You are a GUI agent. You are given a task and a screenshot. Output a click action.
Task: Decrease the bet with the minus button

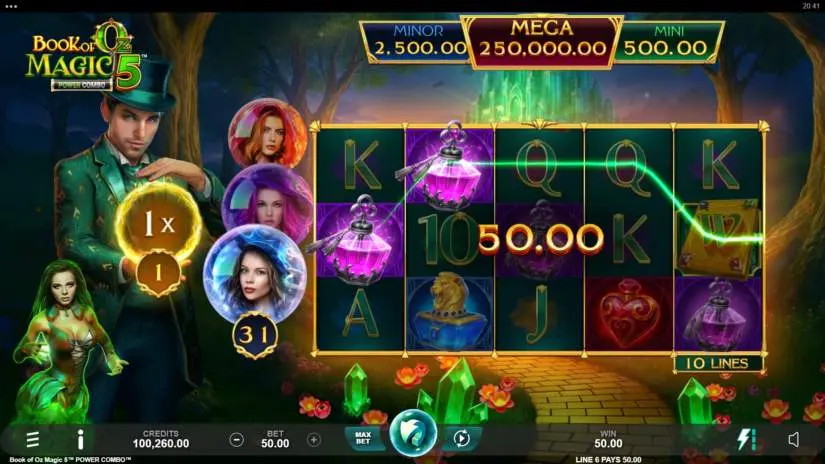[237, 439]
